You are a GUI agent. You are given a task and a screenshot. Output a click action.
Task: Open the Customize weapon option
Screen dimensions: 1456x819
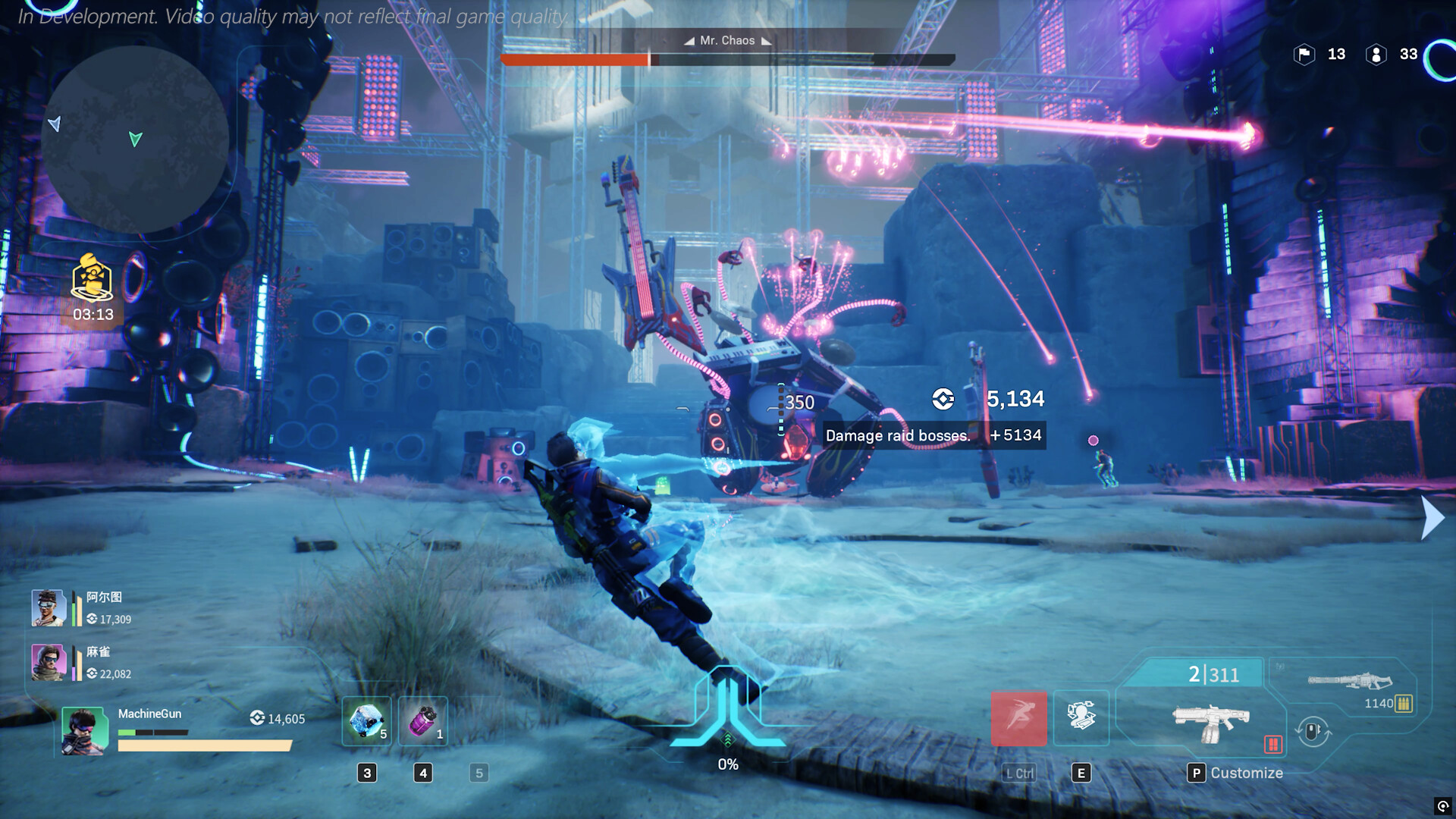(x=1236, y=773)
